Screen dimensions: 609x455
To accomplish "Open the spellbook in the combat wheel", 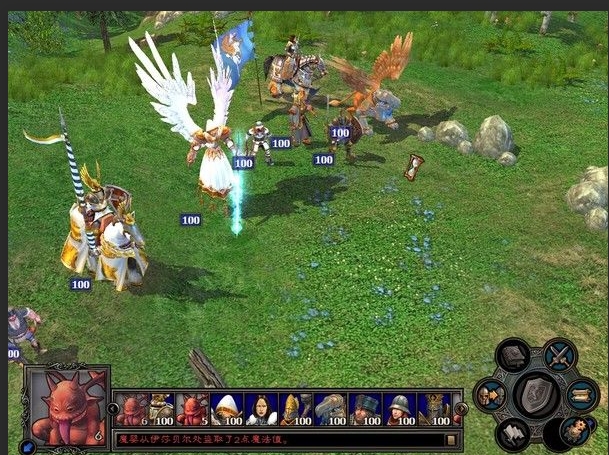I will [514, 357].
